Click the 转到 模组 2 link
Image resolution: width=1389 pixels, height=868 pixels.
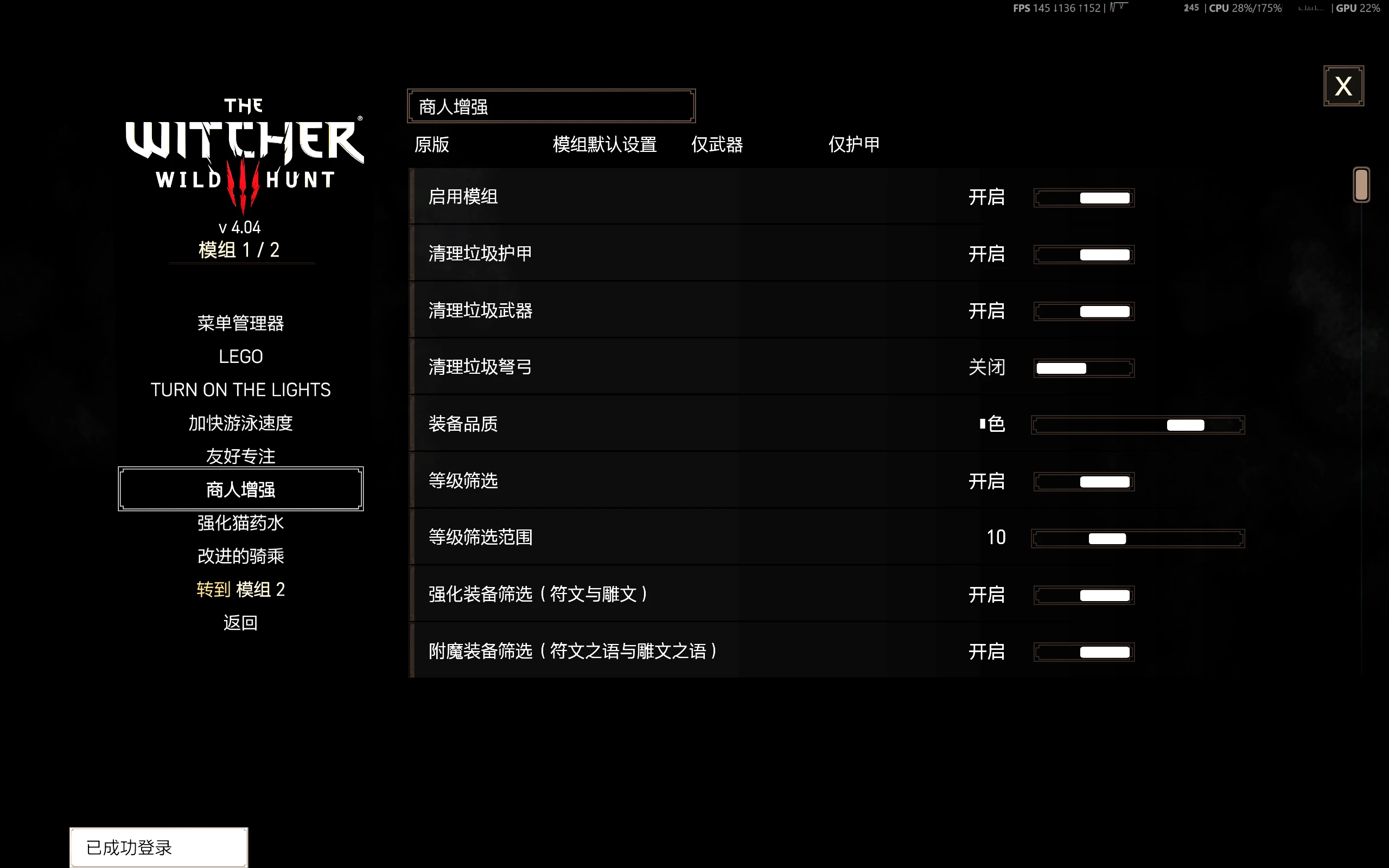(x=240, y=589)
